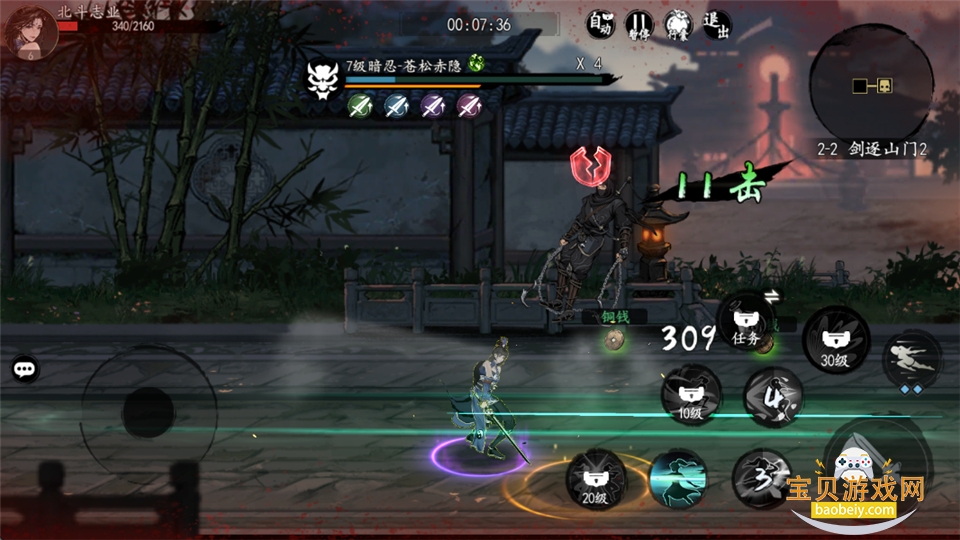The image size is (960, 540).
Task: Pause the game with the 暂停 button
Action: tap(638, 24)
